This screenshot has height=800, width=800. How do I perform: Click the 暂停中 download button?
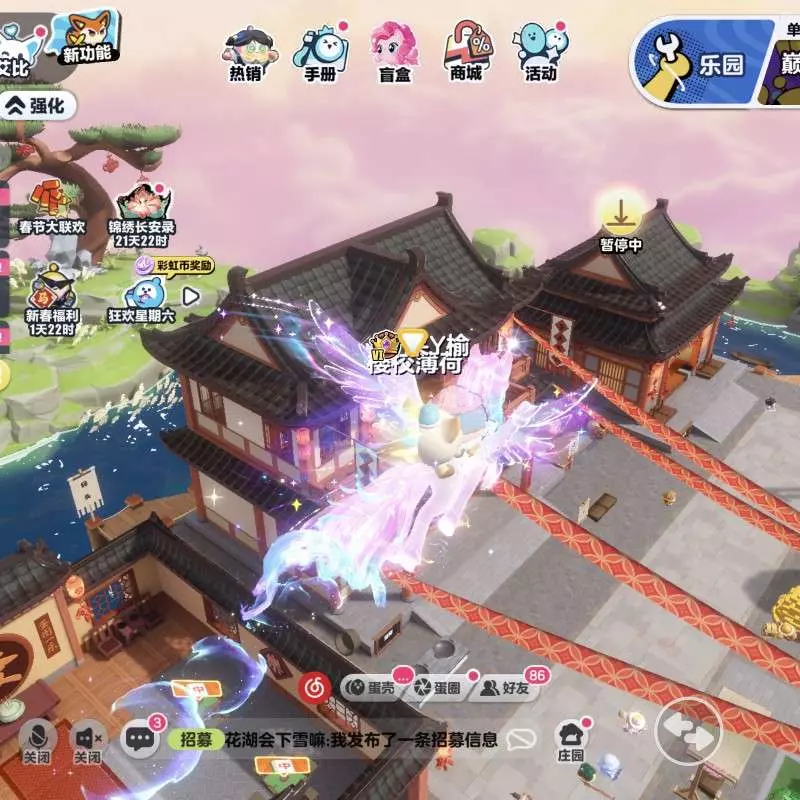coord(621,220)
